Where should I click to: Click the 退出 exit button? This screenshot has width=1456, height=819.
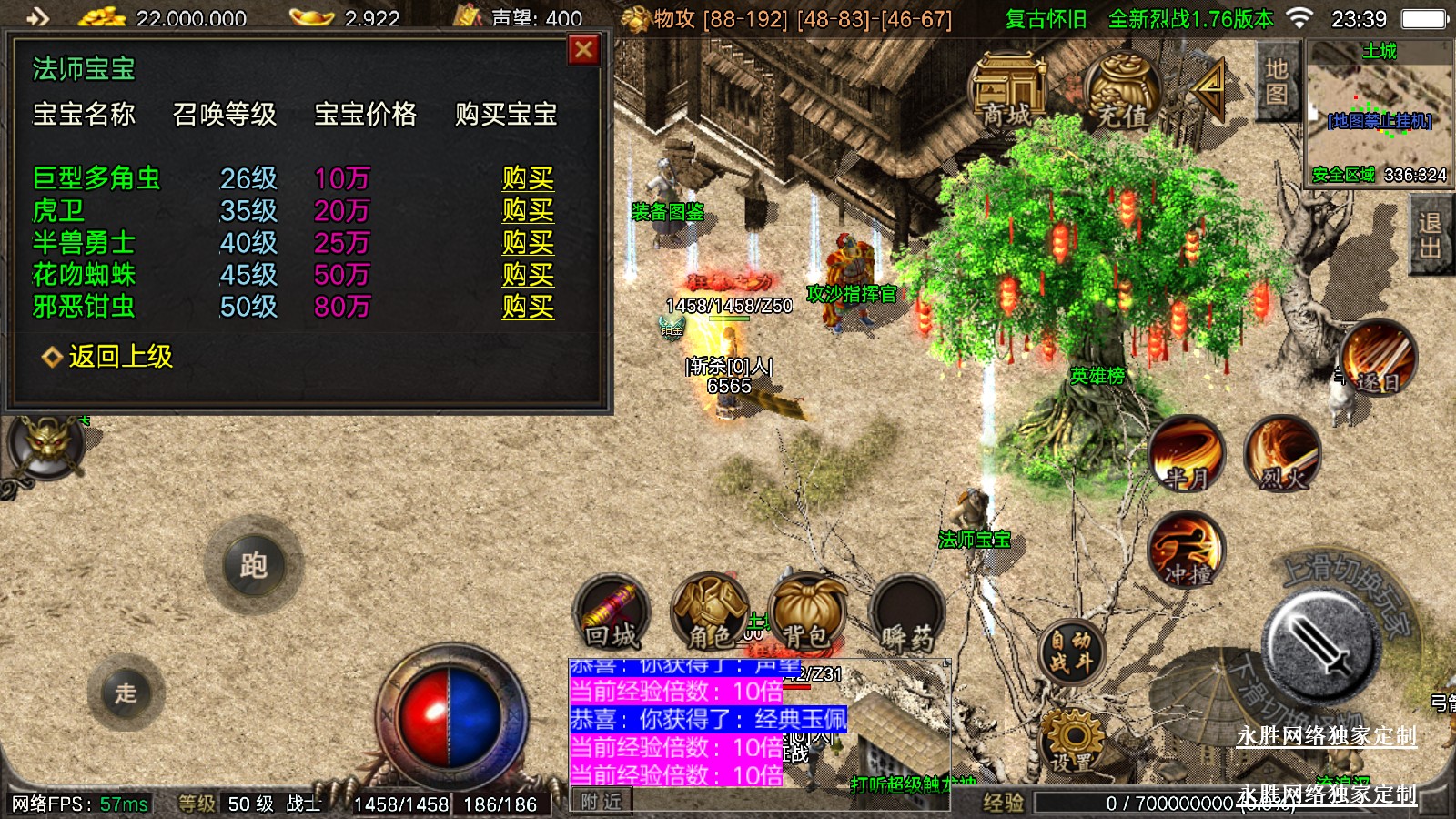pos(1429,235)
